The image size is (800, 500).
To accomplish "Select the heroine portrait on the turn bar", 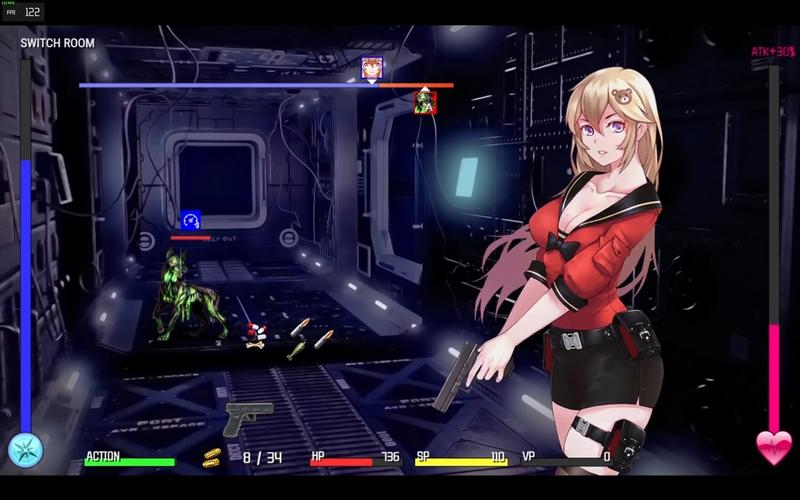I will [372, 68].
